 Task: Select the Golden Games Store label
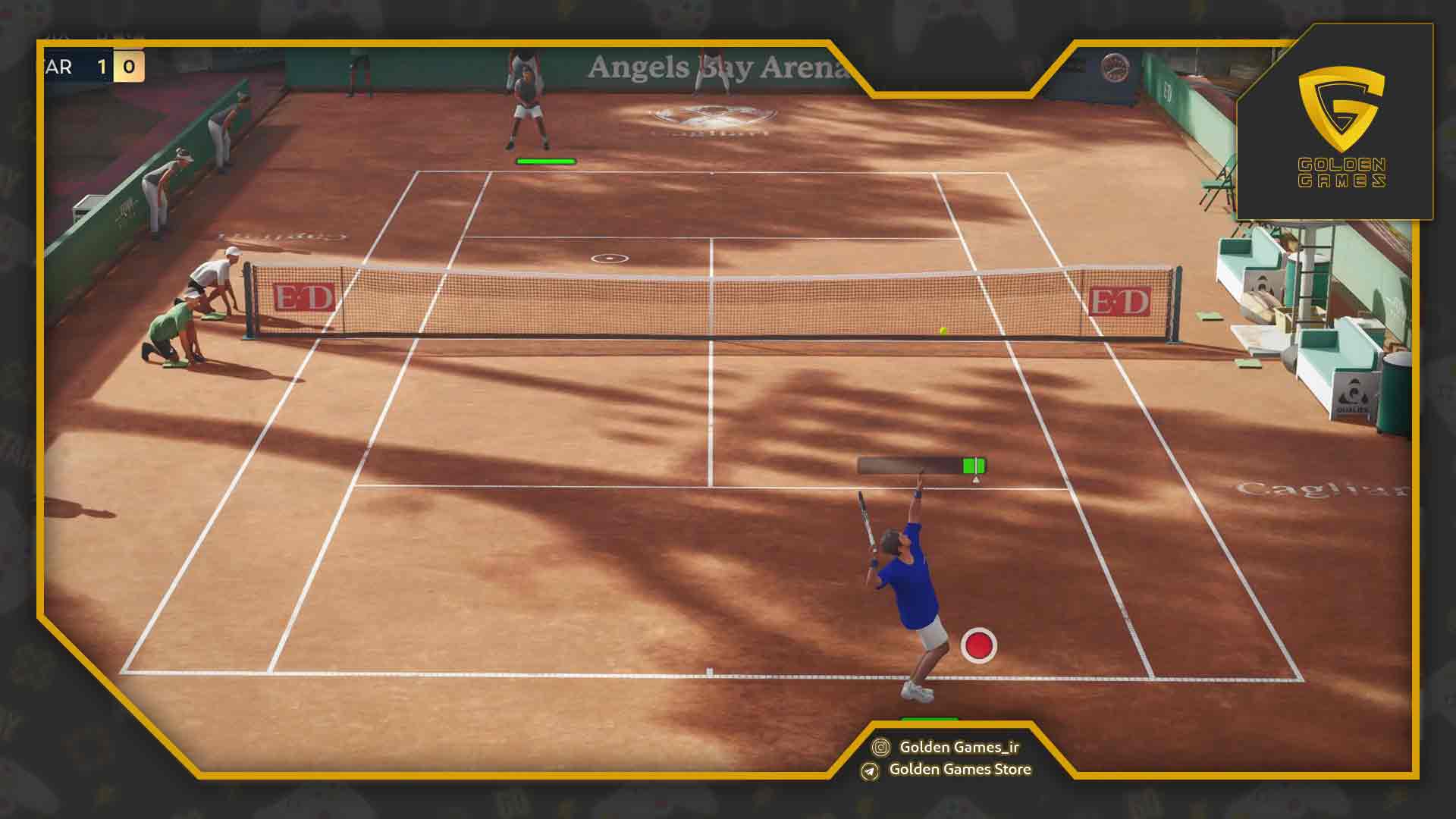pyautogui.click(x=961, y=770)
